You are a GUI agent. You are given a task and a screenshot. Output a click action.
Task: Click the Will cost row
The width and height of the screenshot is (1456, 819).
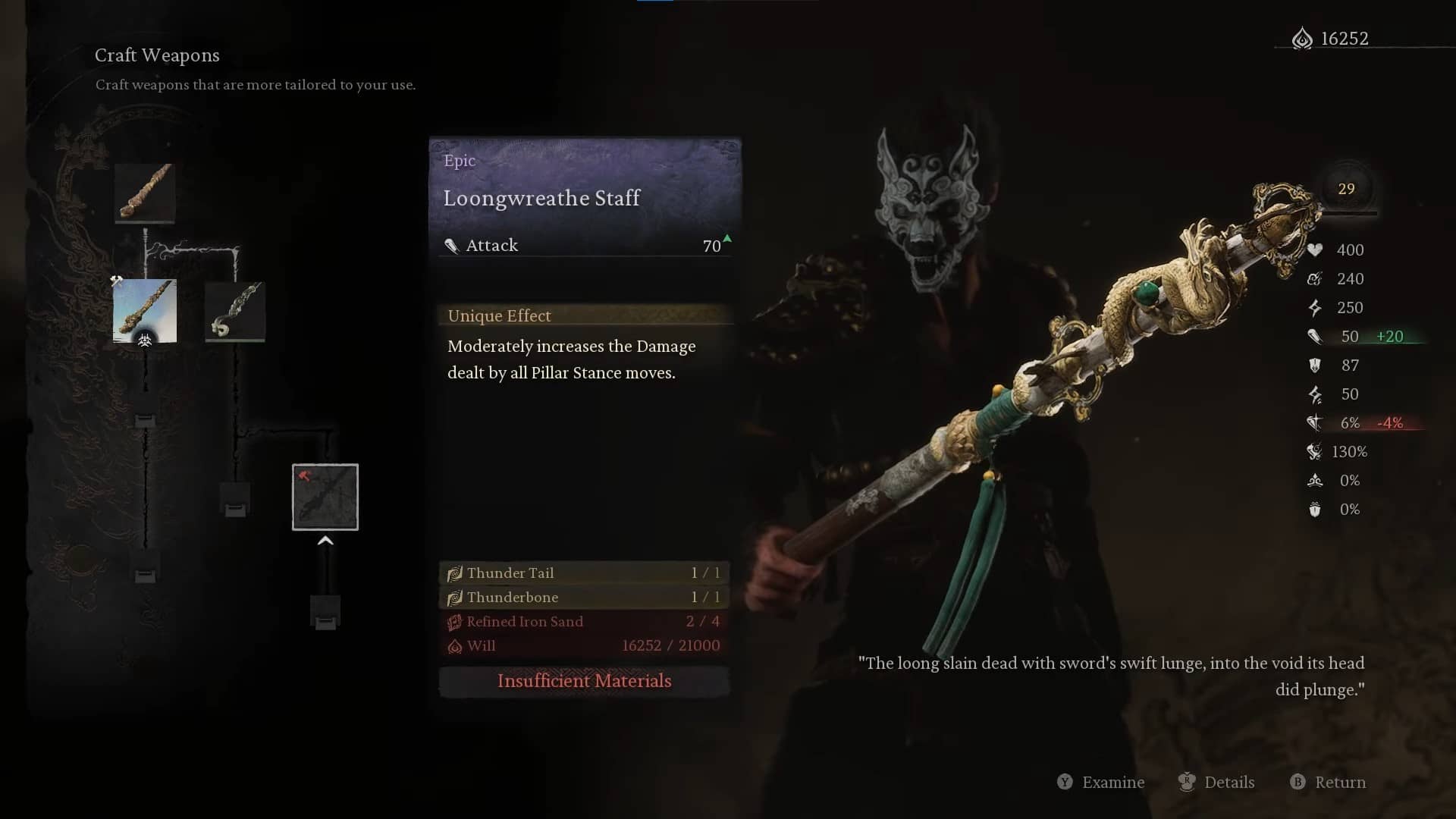pyautogui.click(x=584, y=645)
